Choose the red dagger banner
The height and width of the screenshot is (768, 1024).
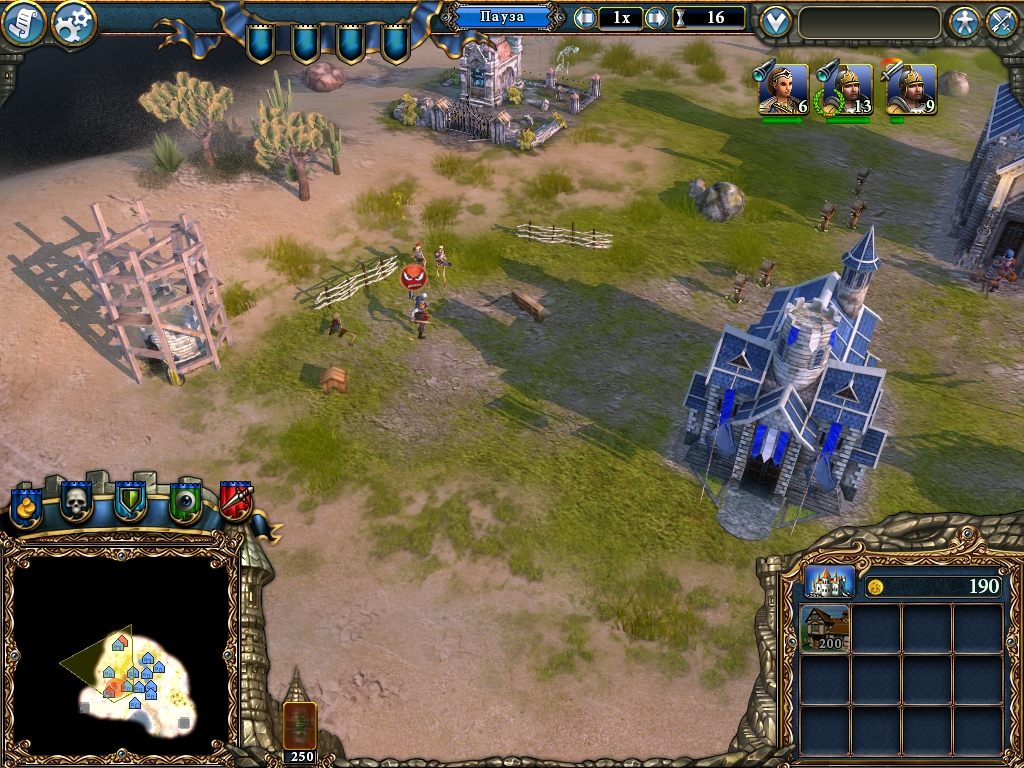tap(236, 499)
